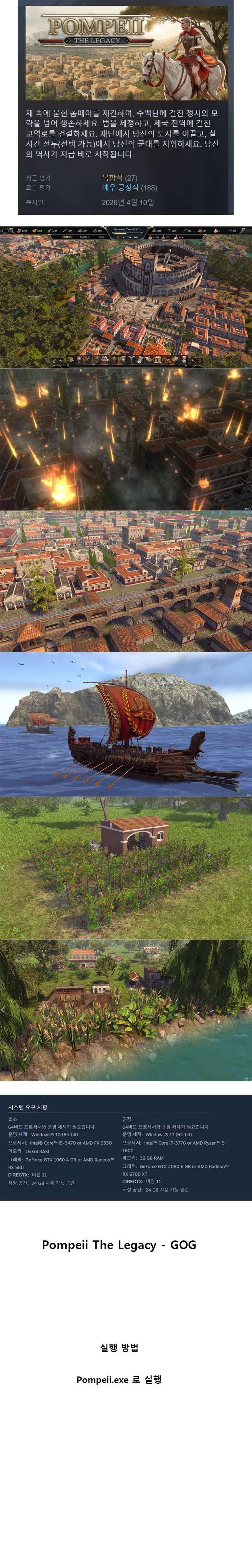252x1568 pixels.
Task: Switch to the CITY tab
Action: [x=68, y=237]
